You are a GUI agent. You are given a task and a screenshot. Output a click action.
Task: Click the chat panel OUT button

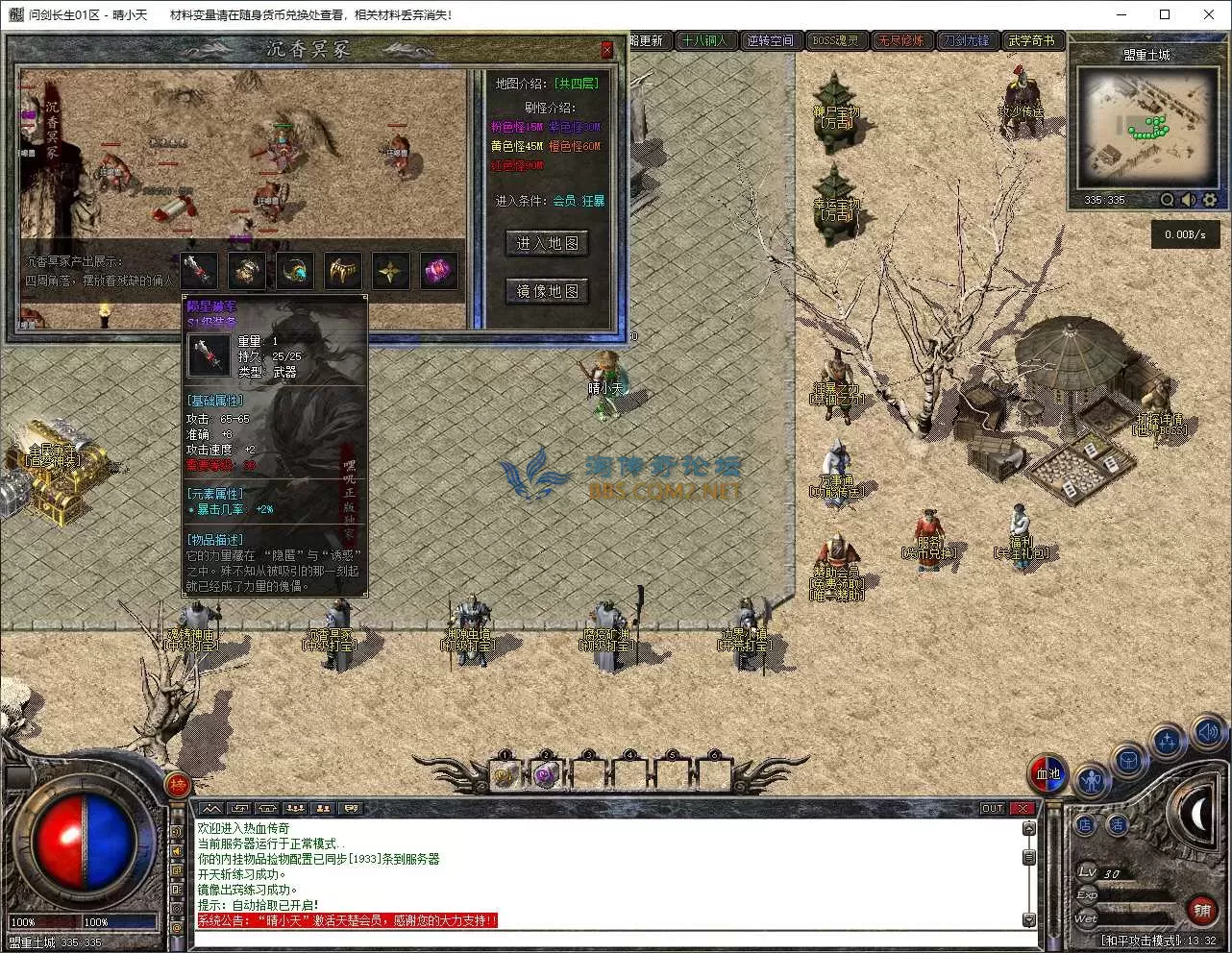click(x=993, y=809)
